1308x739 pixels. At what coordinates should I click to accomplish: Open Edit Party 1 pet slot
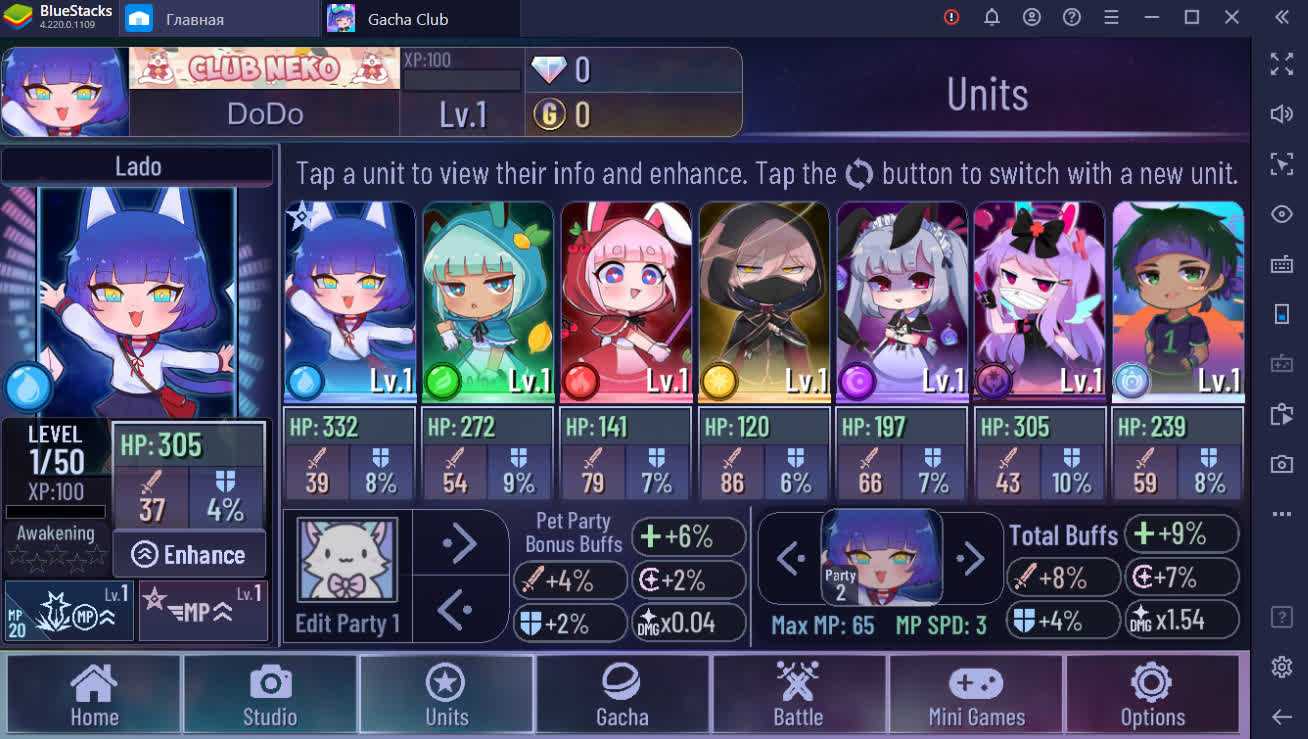click(347, 563)
